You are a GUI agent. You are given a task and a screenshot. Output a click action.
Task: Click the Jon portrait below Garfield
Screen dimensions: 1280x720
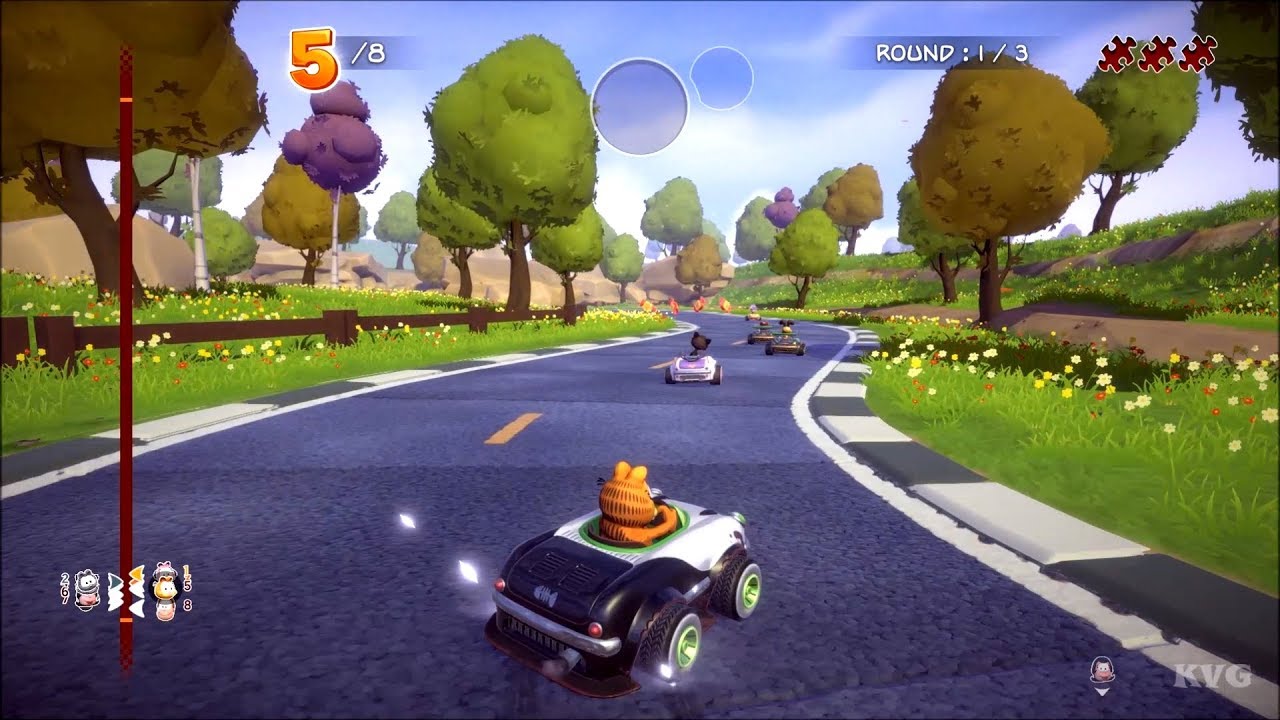[x=164, y=608]
